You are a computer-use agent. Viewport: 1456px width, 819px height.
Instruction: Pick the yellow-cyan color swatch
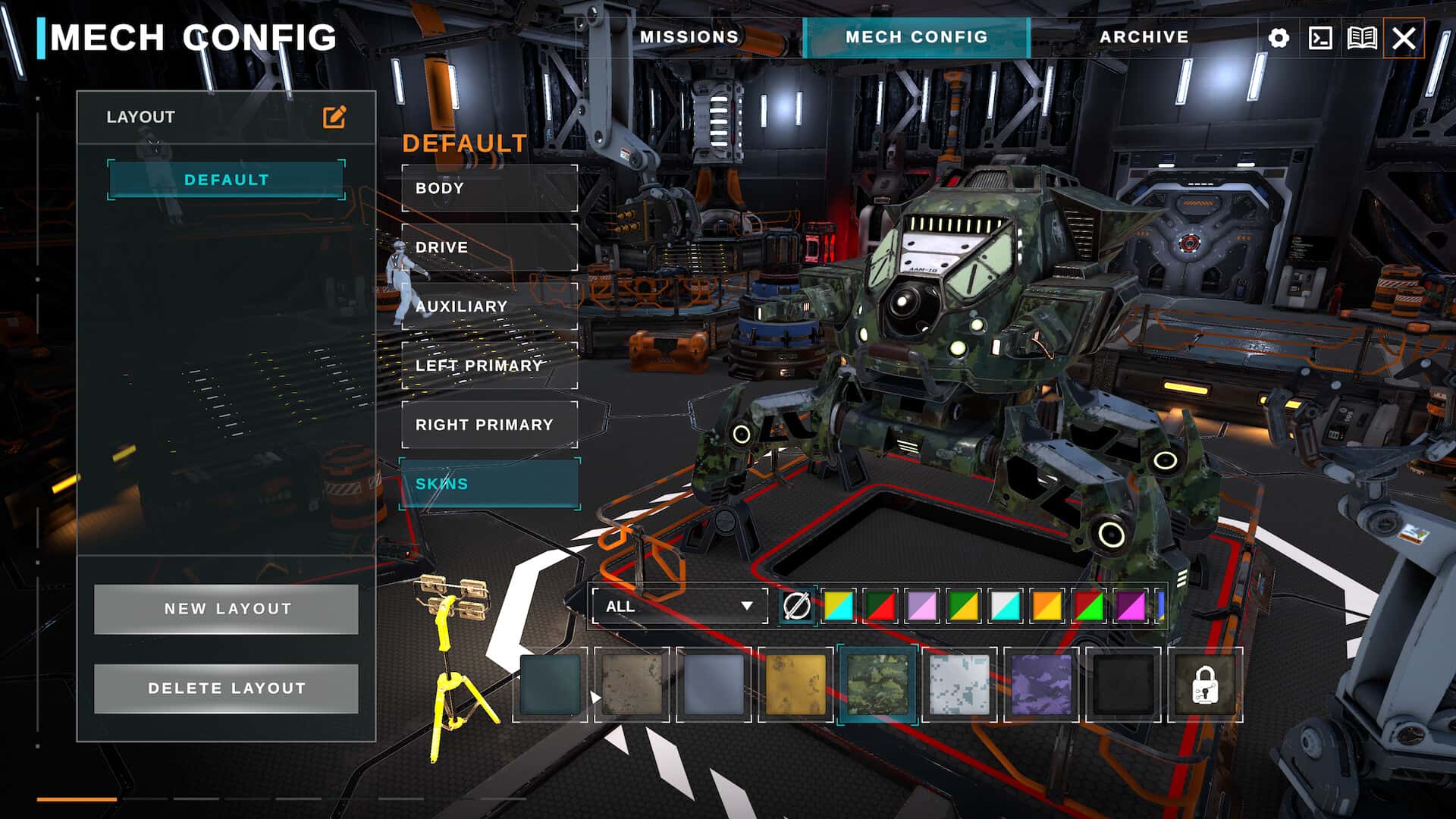(x=838, y=607)
